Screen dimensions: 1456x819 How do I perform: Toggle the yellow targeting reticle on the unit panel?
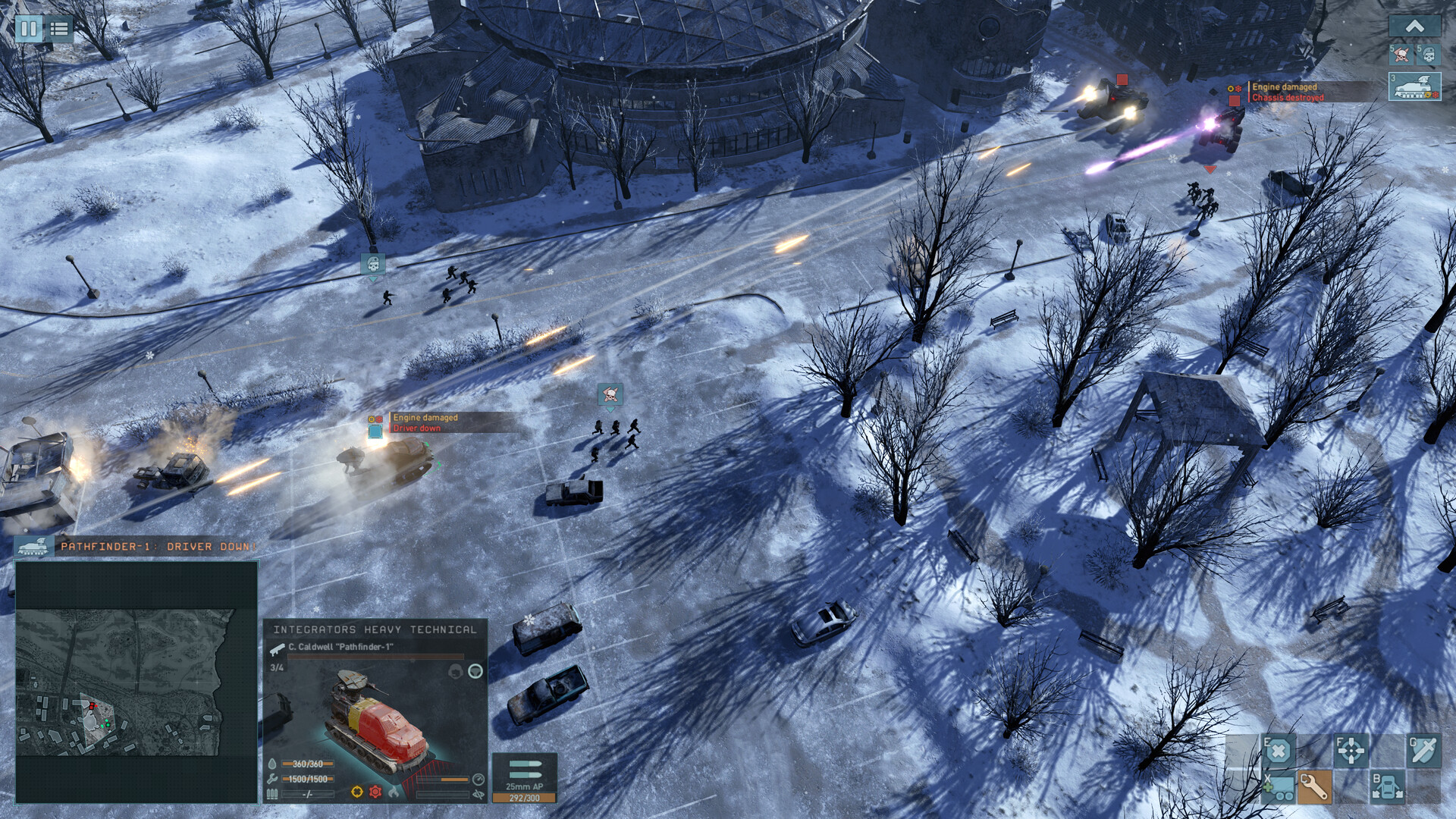pyautogui.click(x=356, y=791)
